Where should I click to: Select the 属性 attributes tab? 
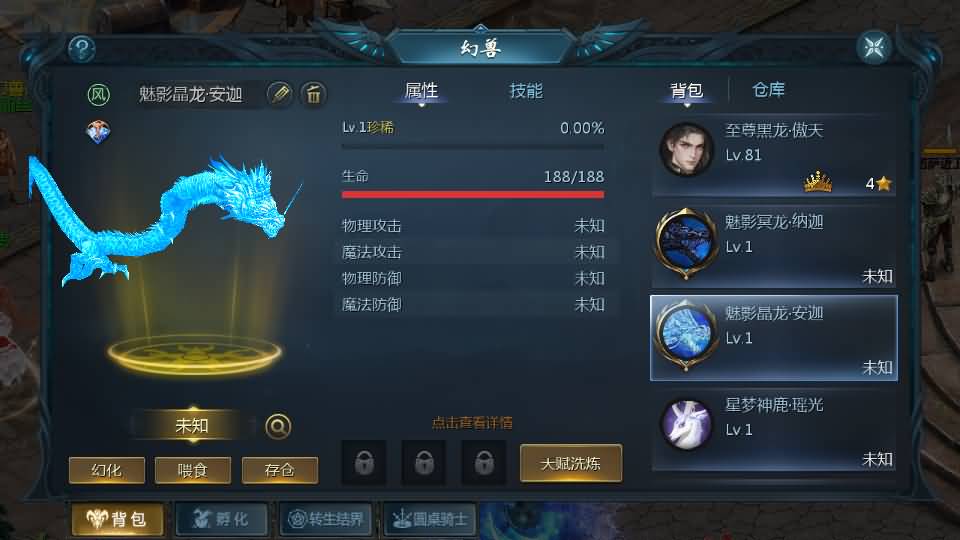click(x=421, y=91)
